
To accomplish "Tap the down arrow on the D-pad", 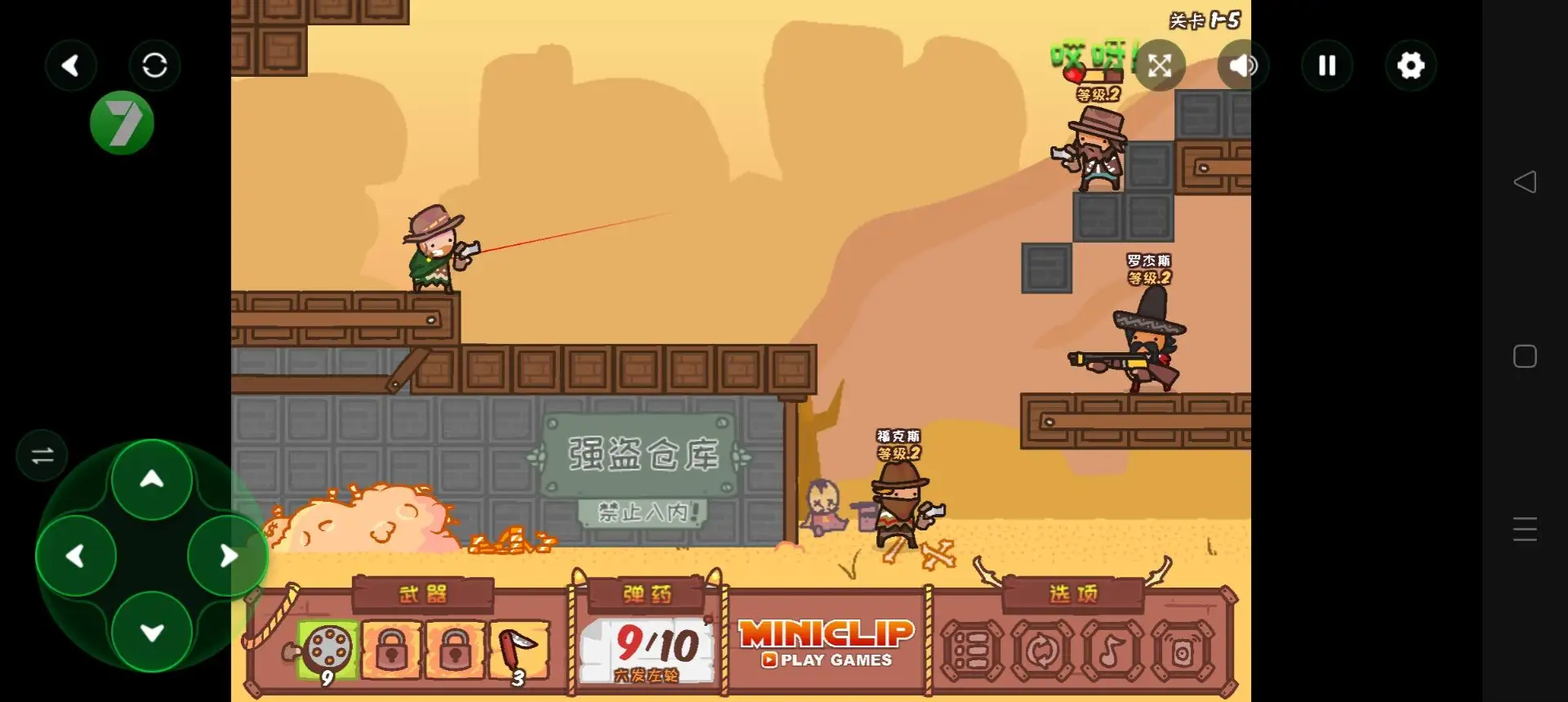I will click(x=152, y=633).
